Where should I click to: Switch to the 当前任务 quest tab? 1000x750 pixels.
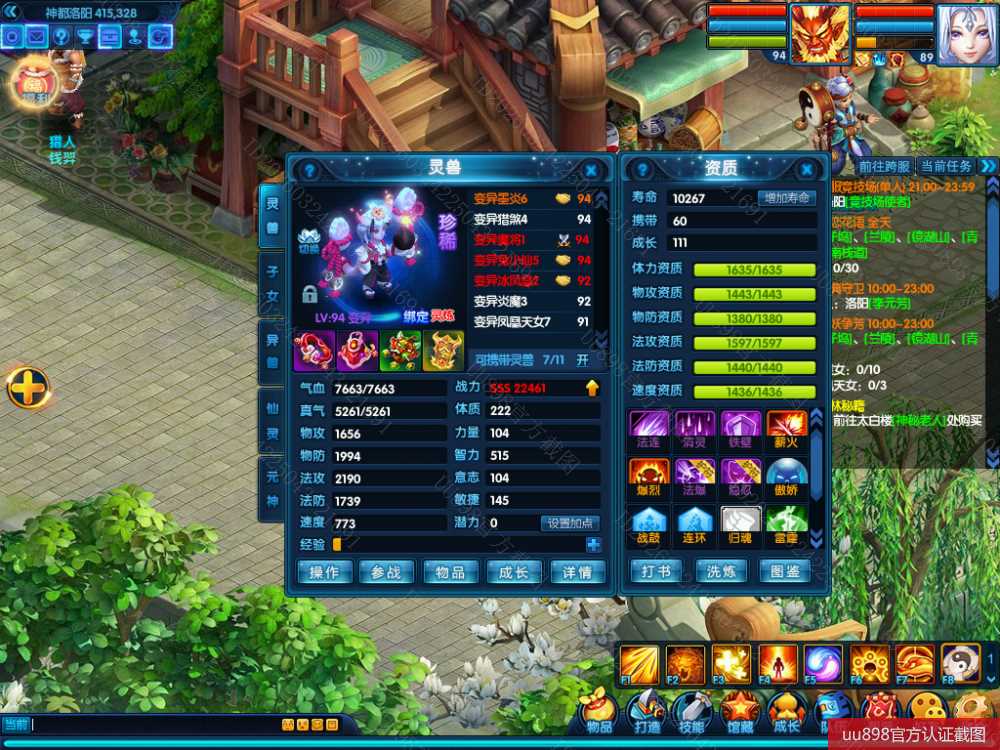[945, 166]
